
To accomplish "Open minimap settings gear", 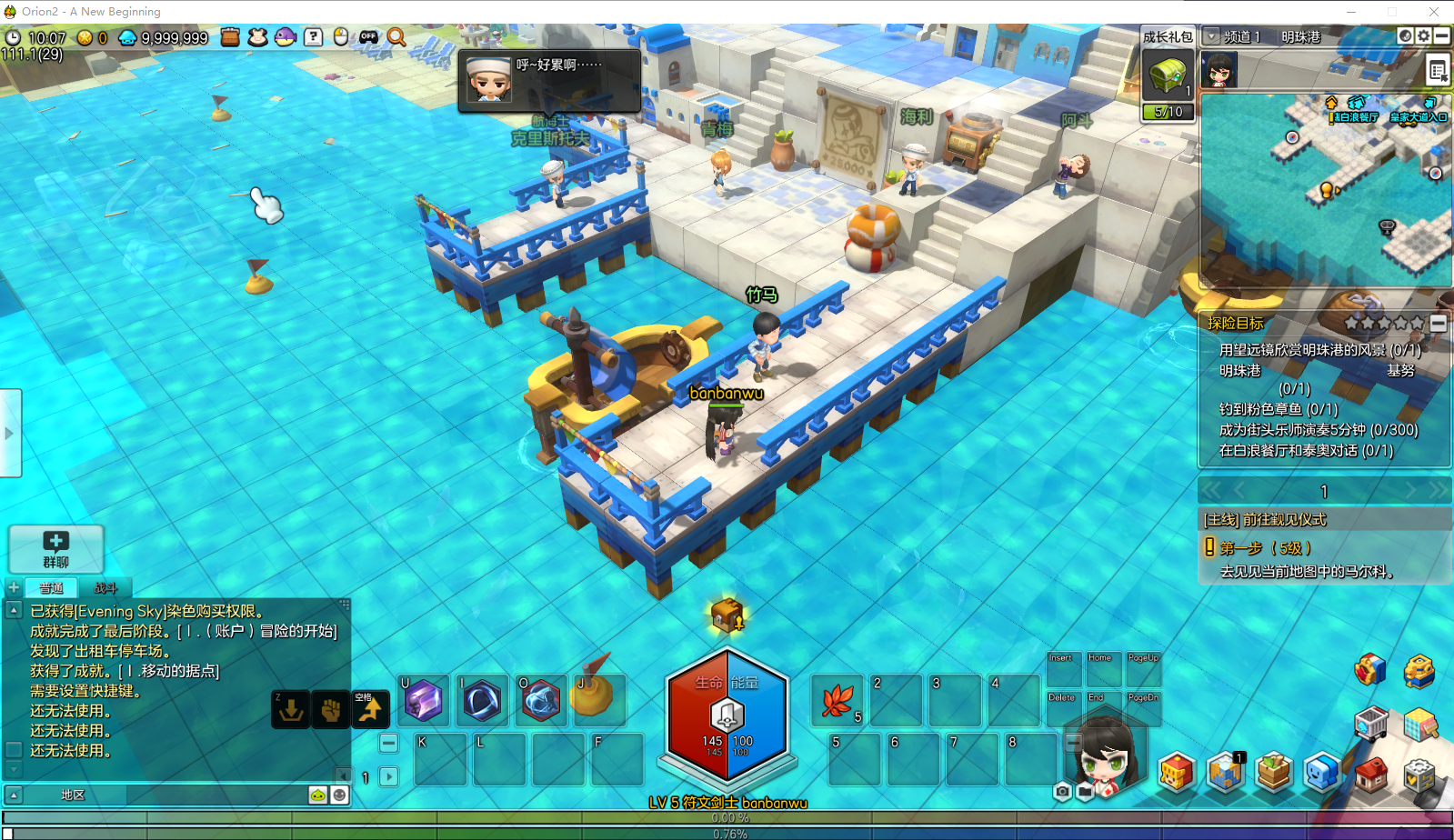I will tap(1423, 35).
